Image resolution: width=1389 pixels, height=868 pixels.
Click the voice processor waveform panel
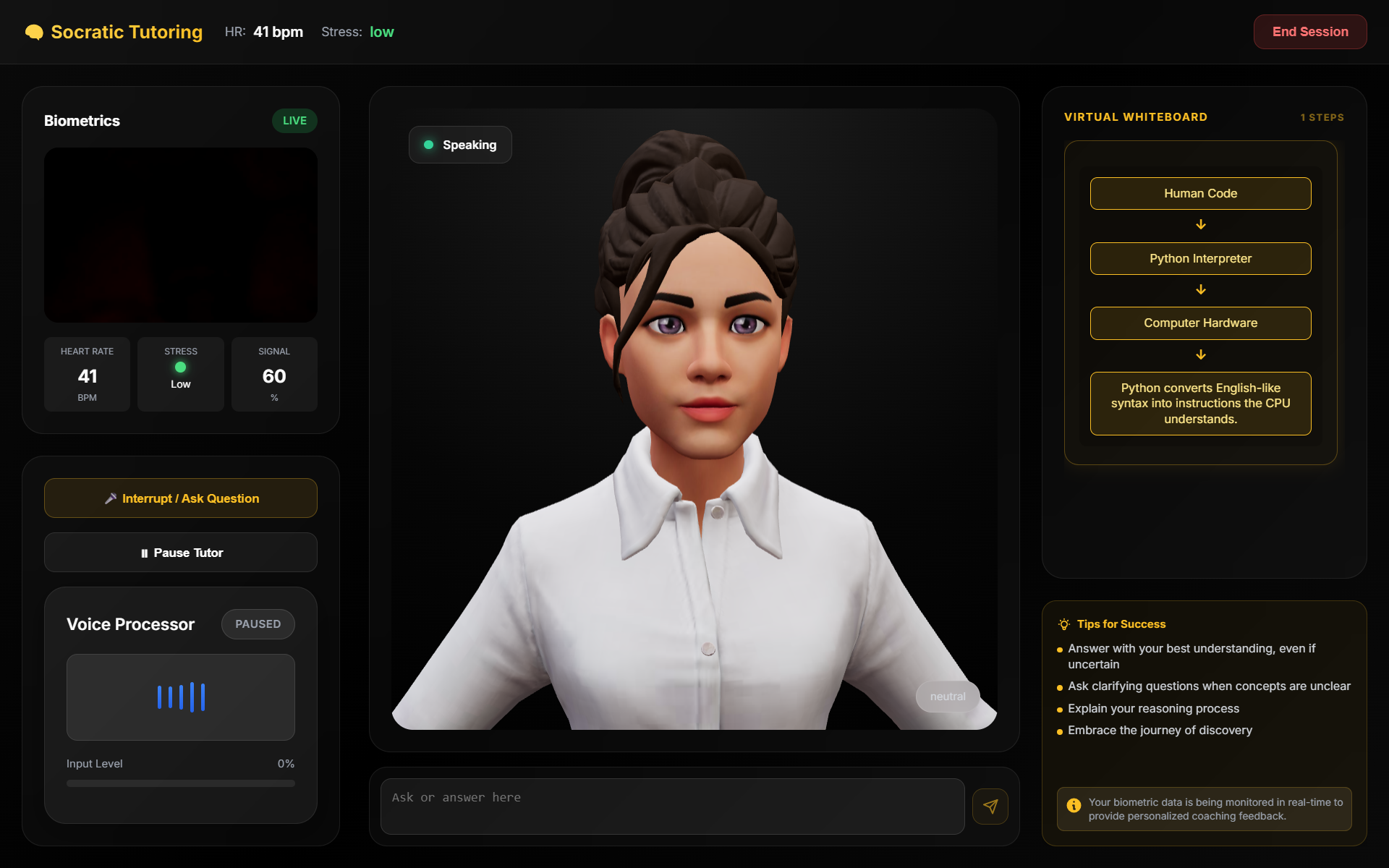point(181,697)
